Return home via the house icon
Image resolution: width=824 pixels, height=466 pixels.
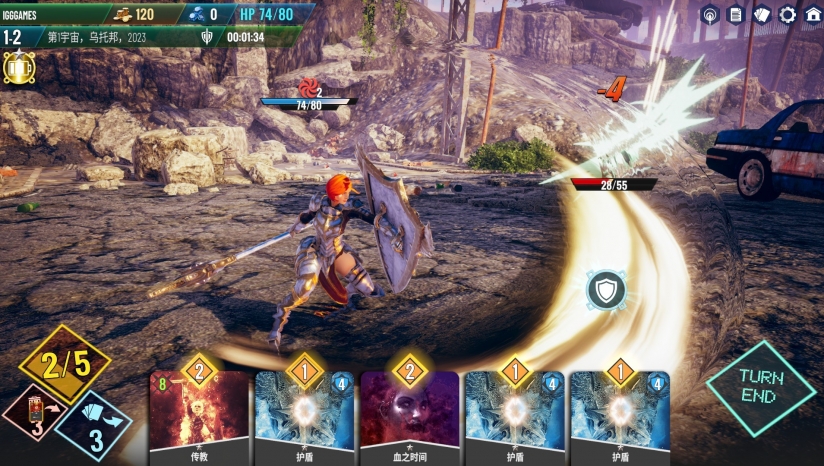click(x=812, y=15)
